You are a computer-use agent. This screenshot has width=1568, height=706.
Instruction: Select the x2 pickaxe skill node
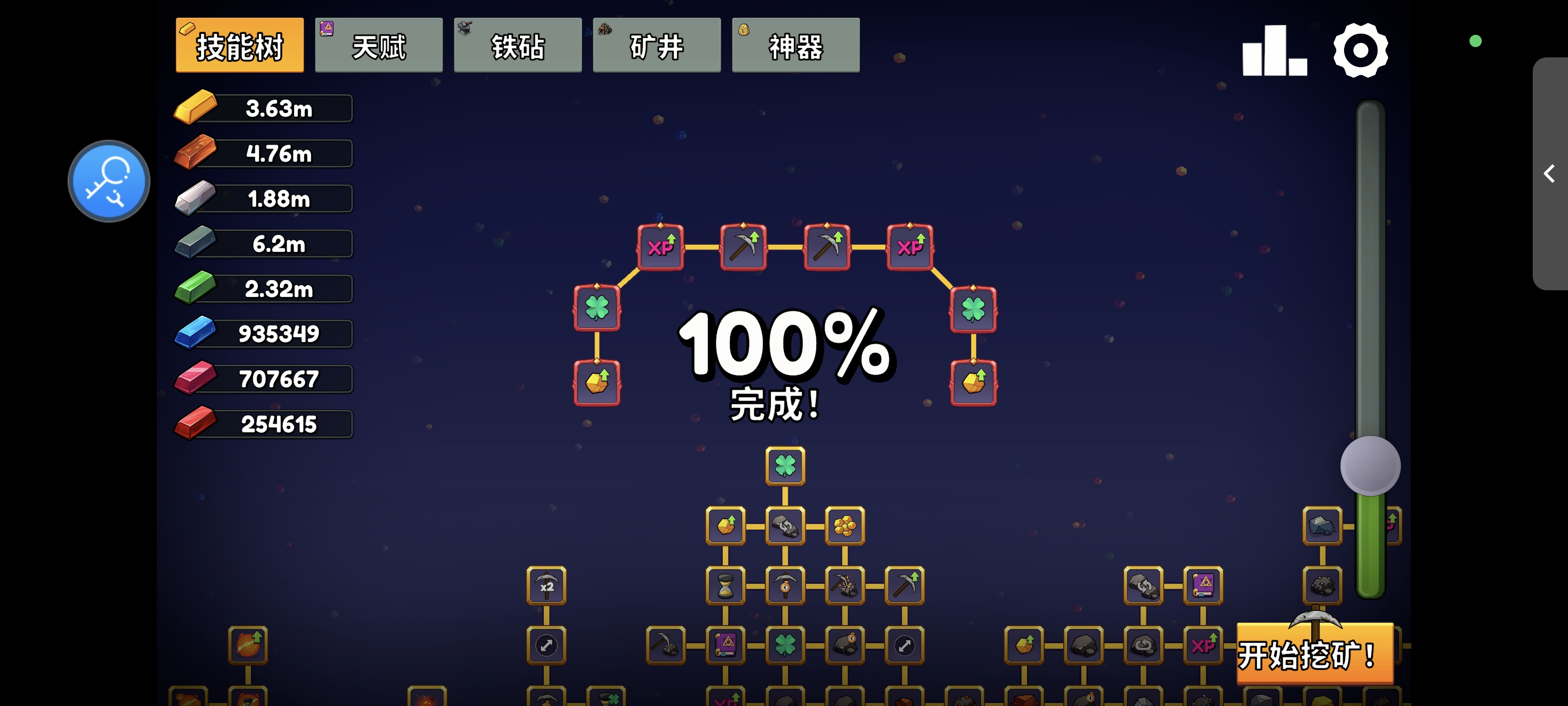pos(546,586)
